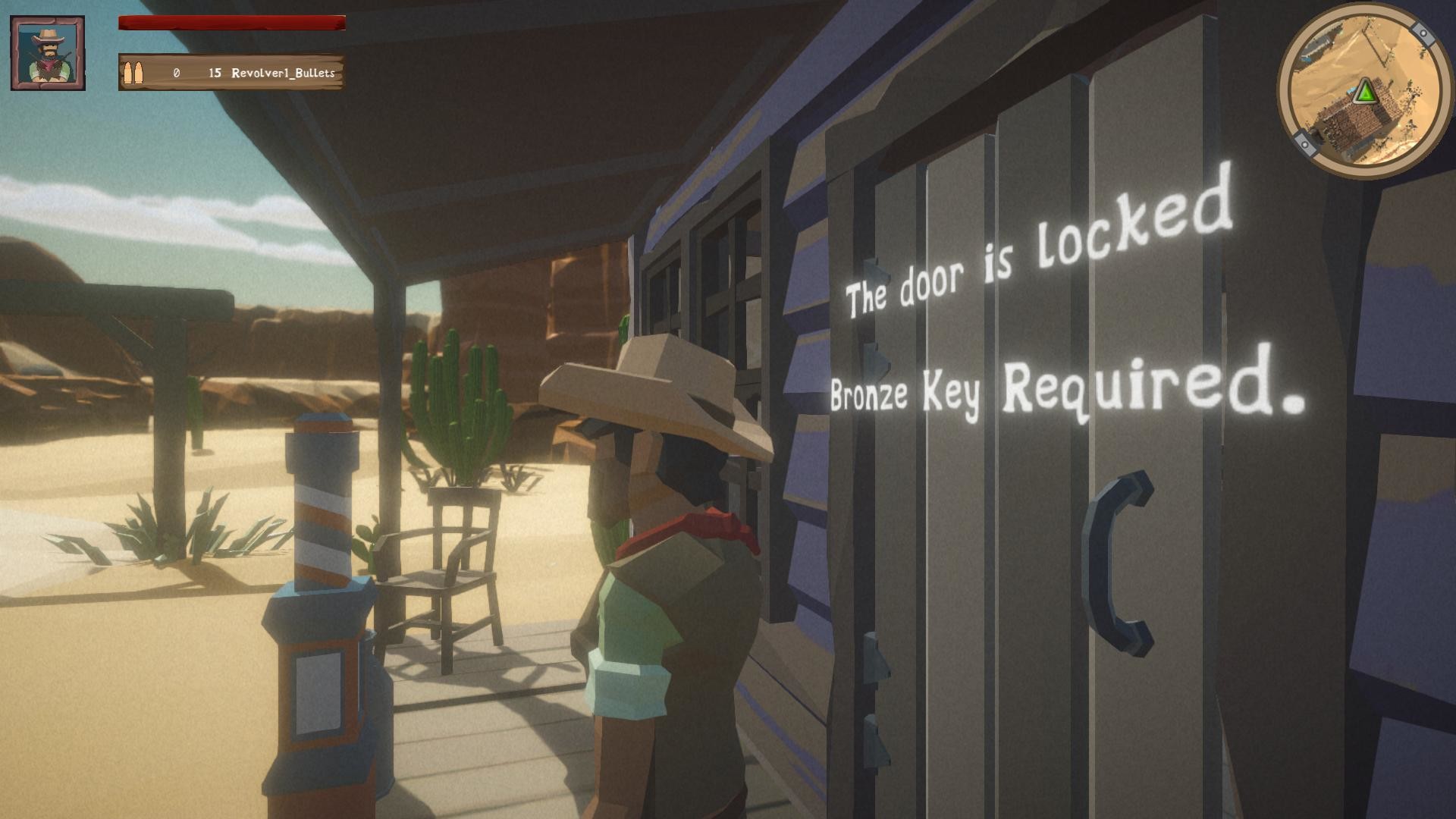Select the Revolver1_Bullets label on the wooden panel
This screenshot has width=1456, height=819.
pos(283,74)
